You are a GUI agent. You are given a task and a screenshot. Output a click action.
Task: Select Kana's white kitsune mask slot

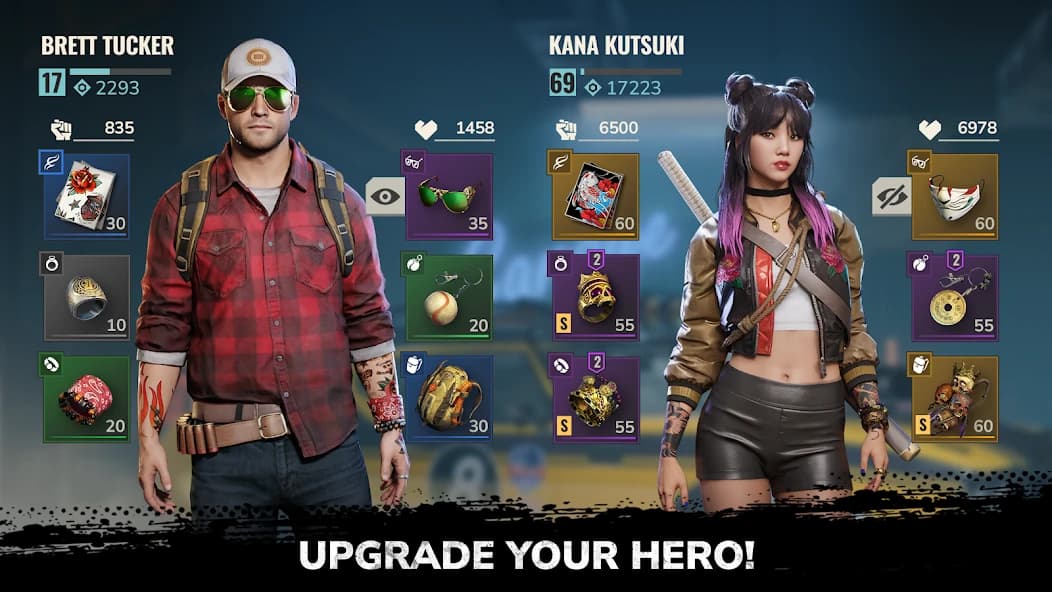(954, 196)
